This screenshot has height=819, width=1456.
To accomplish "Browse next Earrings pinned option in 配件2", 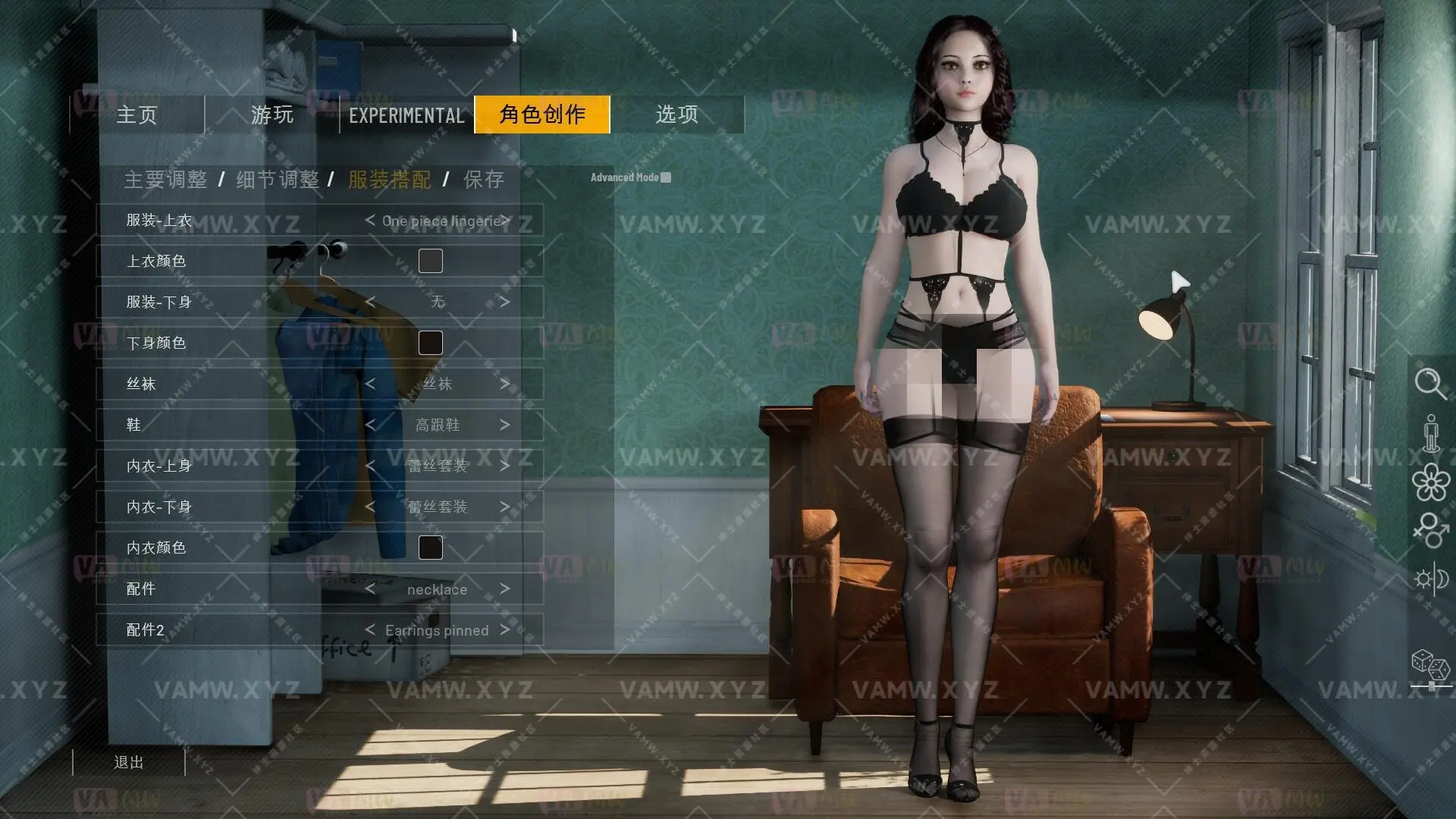I will 504,630.
